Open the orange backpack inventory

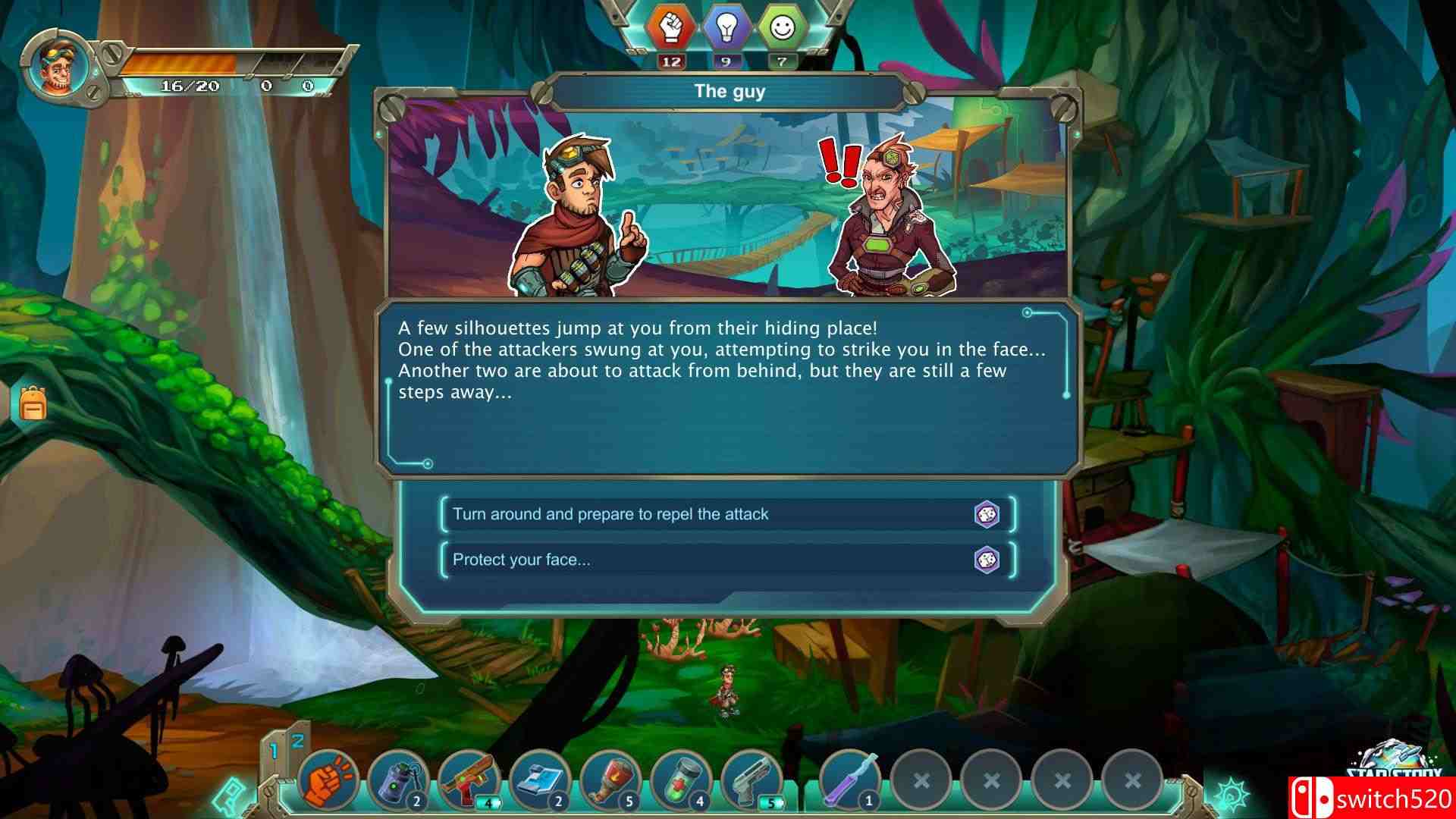click(x=33, y=403)
